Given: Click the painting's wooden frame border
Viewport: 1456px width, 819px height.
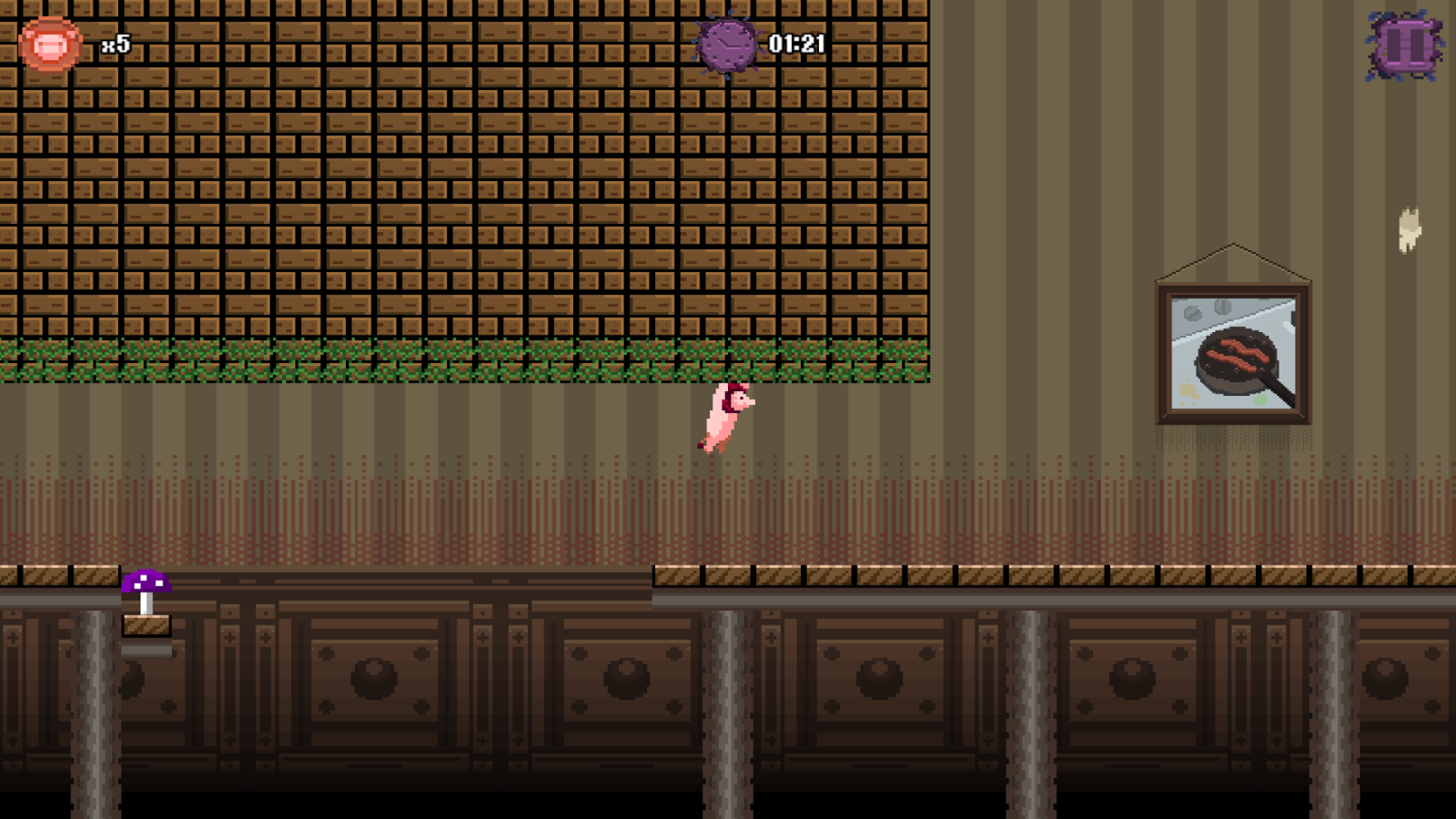Looking at the screenshot, I should [x=1165, y=350].
